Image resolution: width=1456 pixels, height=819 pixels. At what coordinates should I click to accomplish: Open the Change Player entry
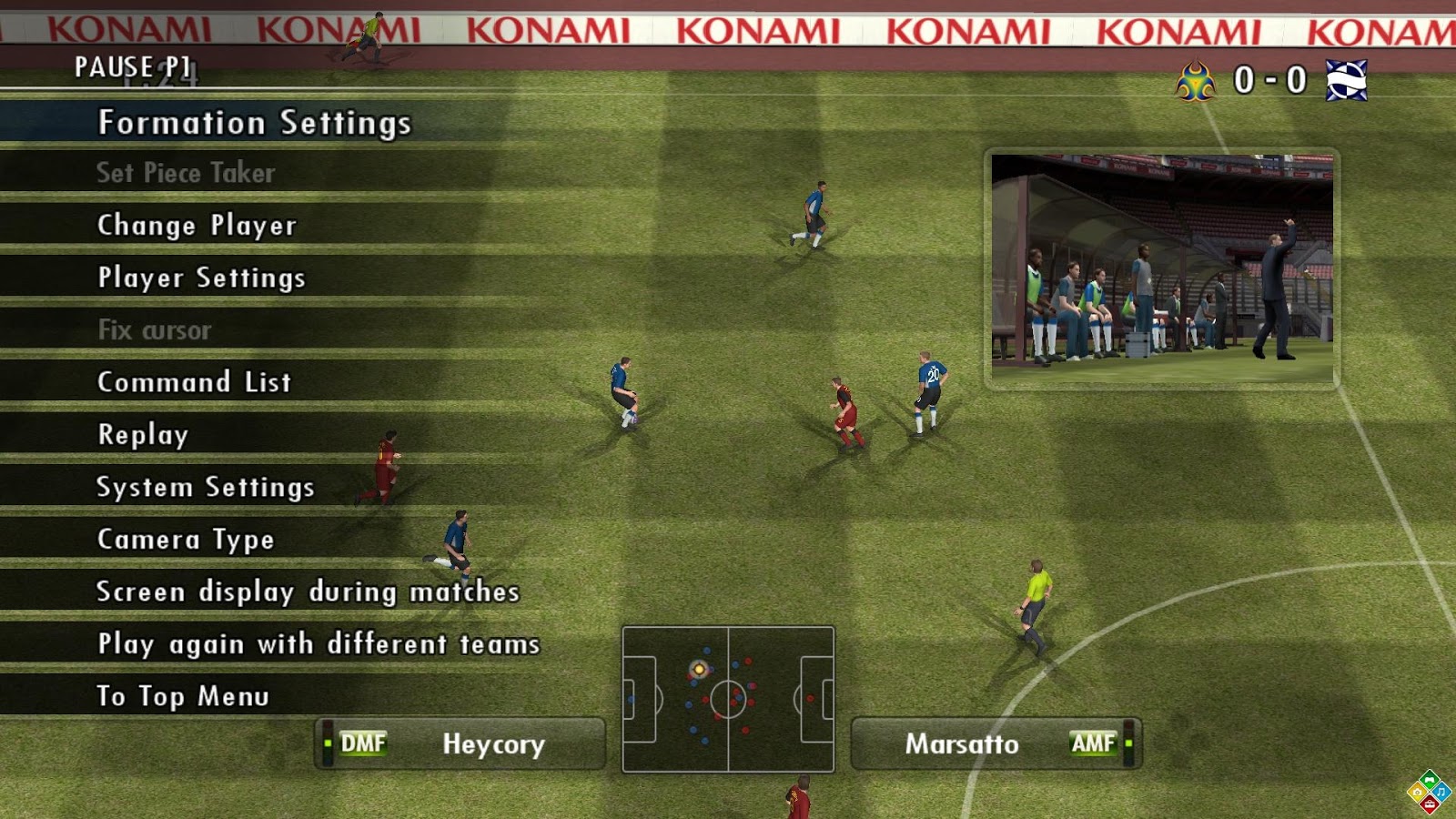click(197, 226)
